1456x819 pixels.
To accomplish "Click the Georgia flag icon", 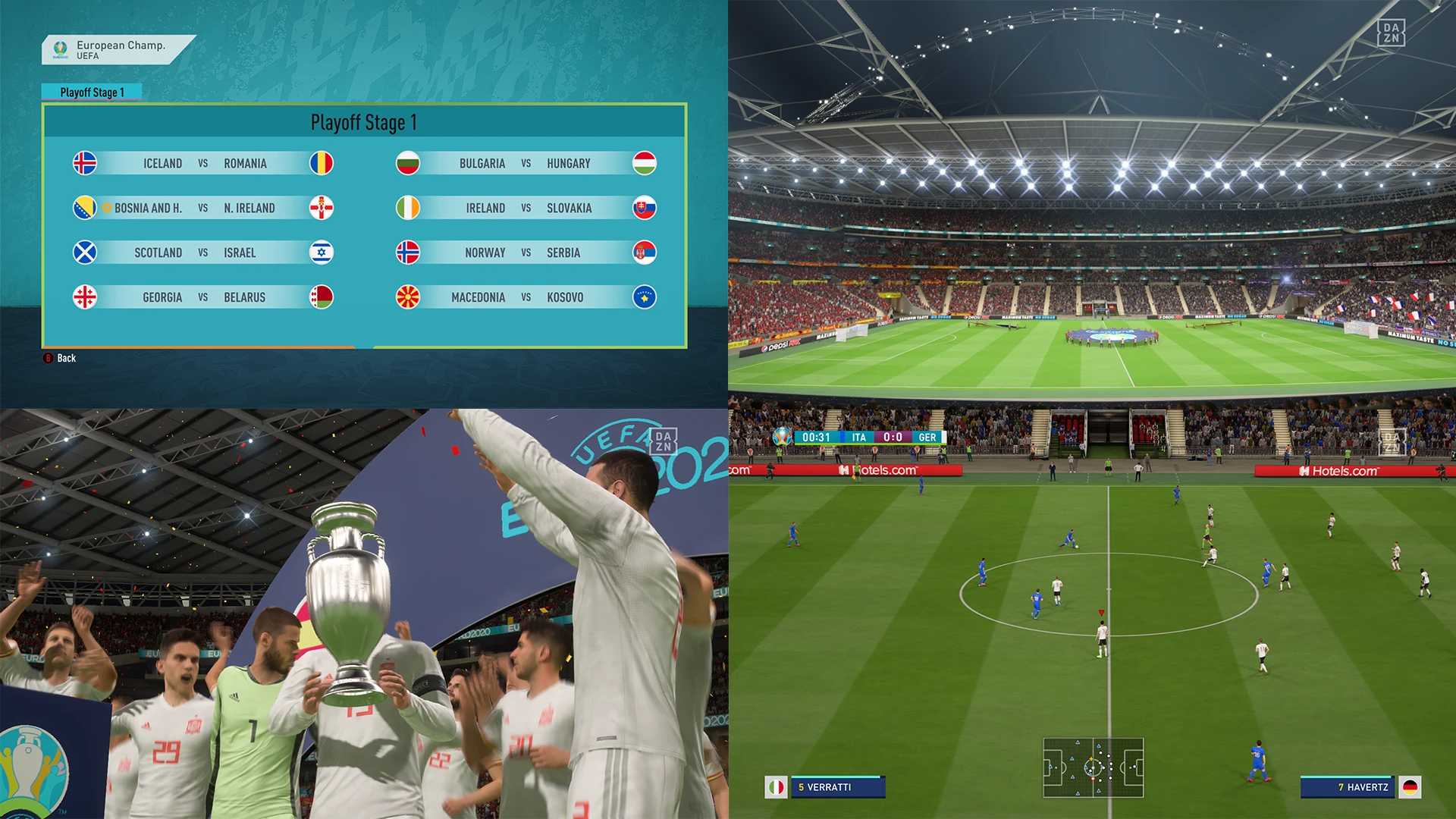I will (x=85, y=297).
